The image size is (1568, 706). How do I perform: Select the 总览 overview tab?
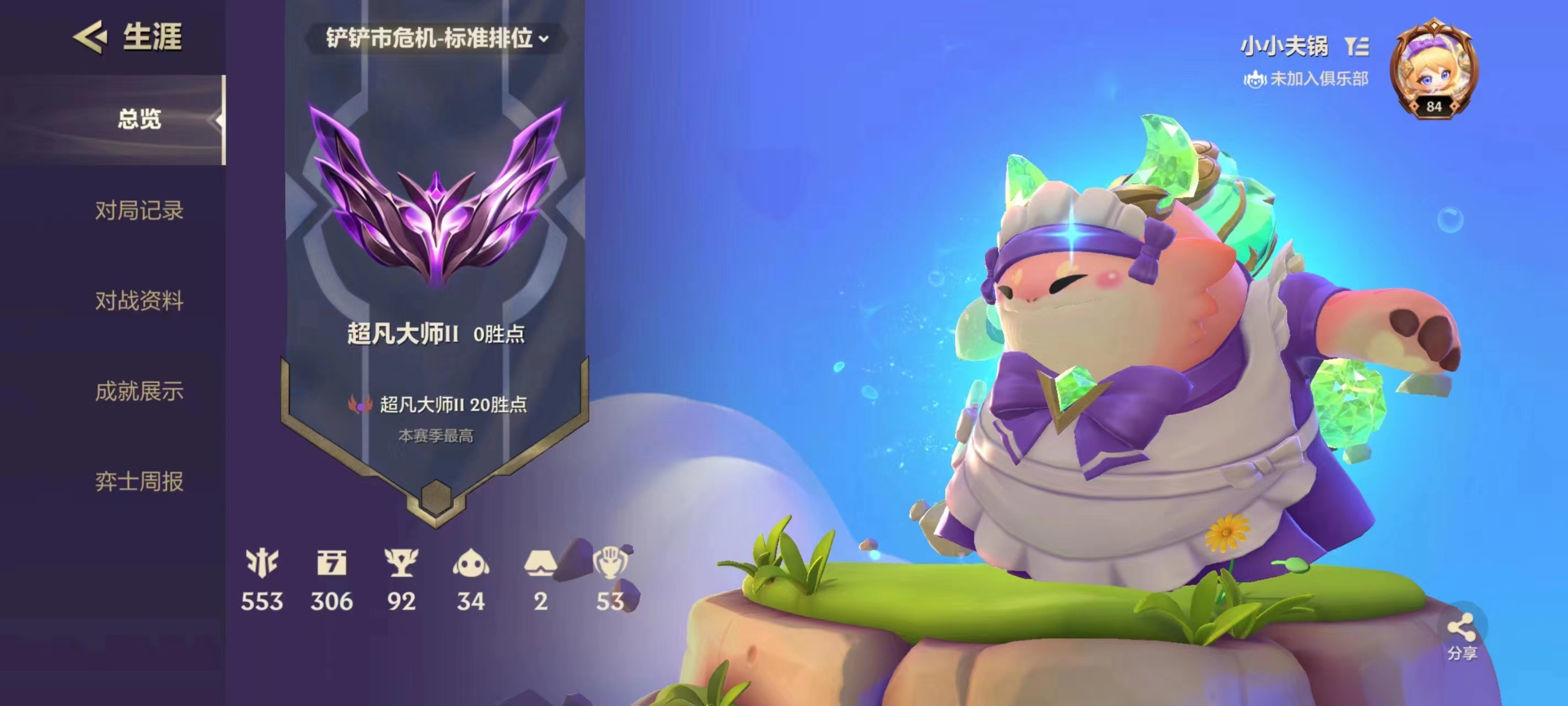click(139, 119)
